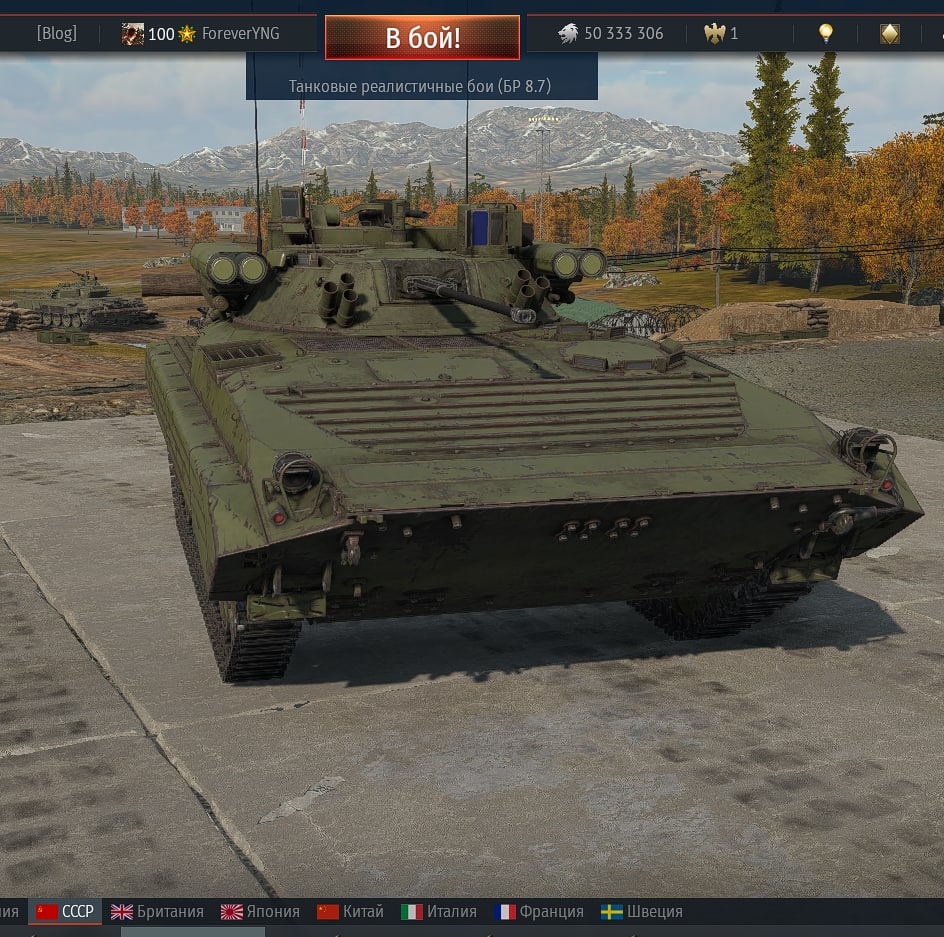The image size is (944, 937).
Task: Click the Golden Eagles balance
Action: point(721,33)
